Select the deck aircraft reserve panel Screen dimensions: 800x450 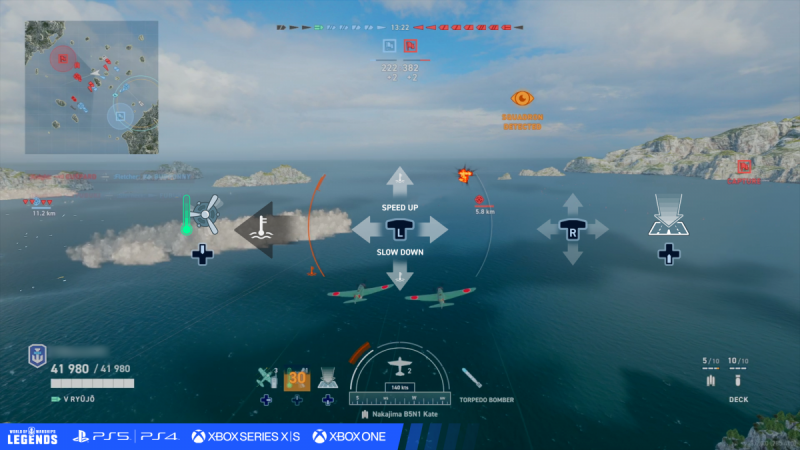[726, 376]
